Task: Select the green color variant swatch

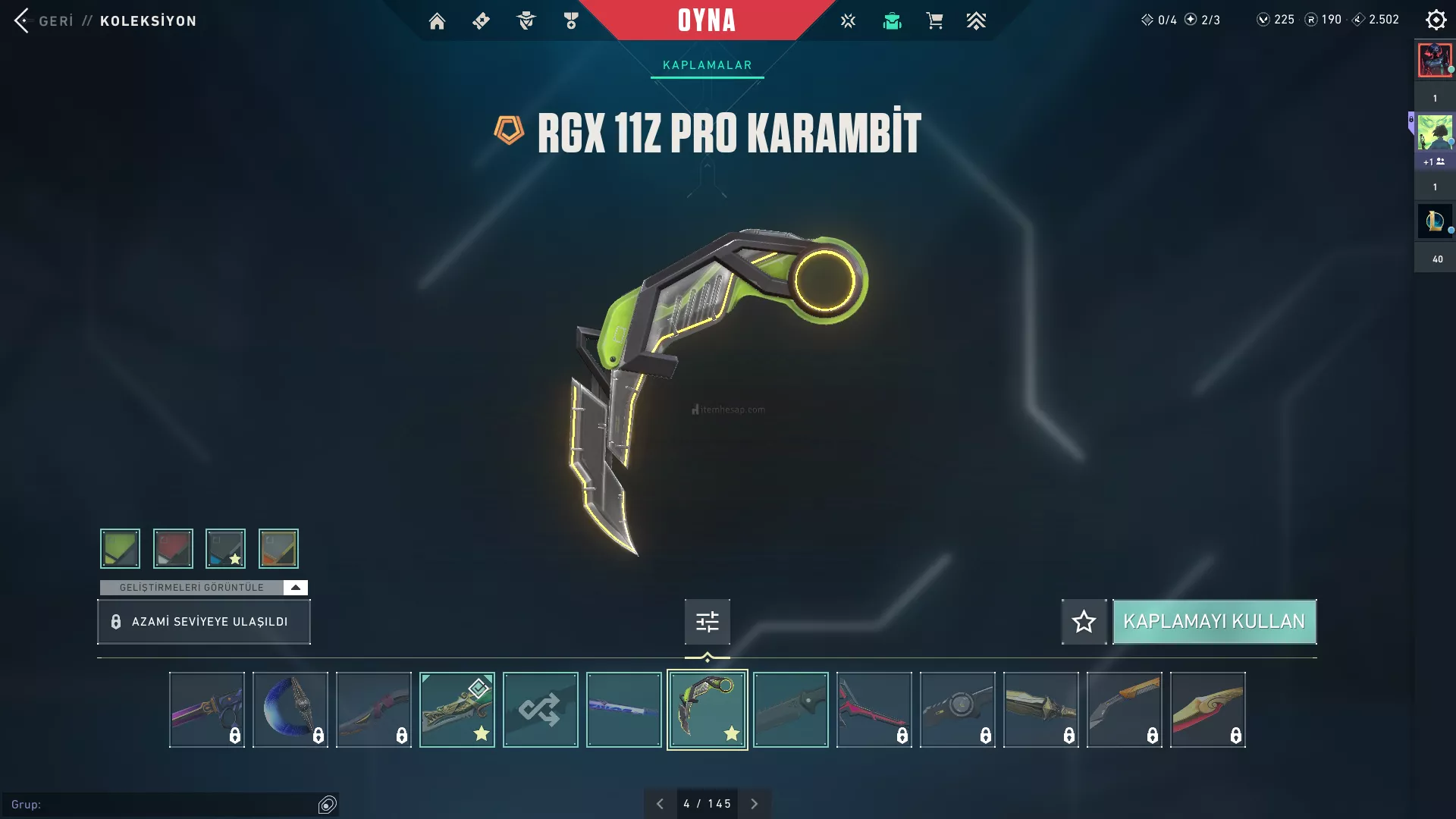Action: pyautogui.click(x=120, y=548)
